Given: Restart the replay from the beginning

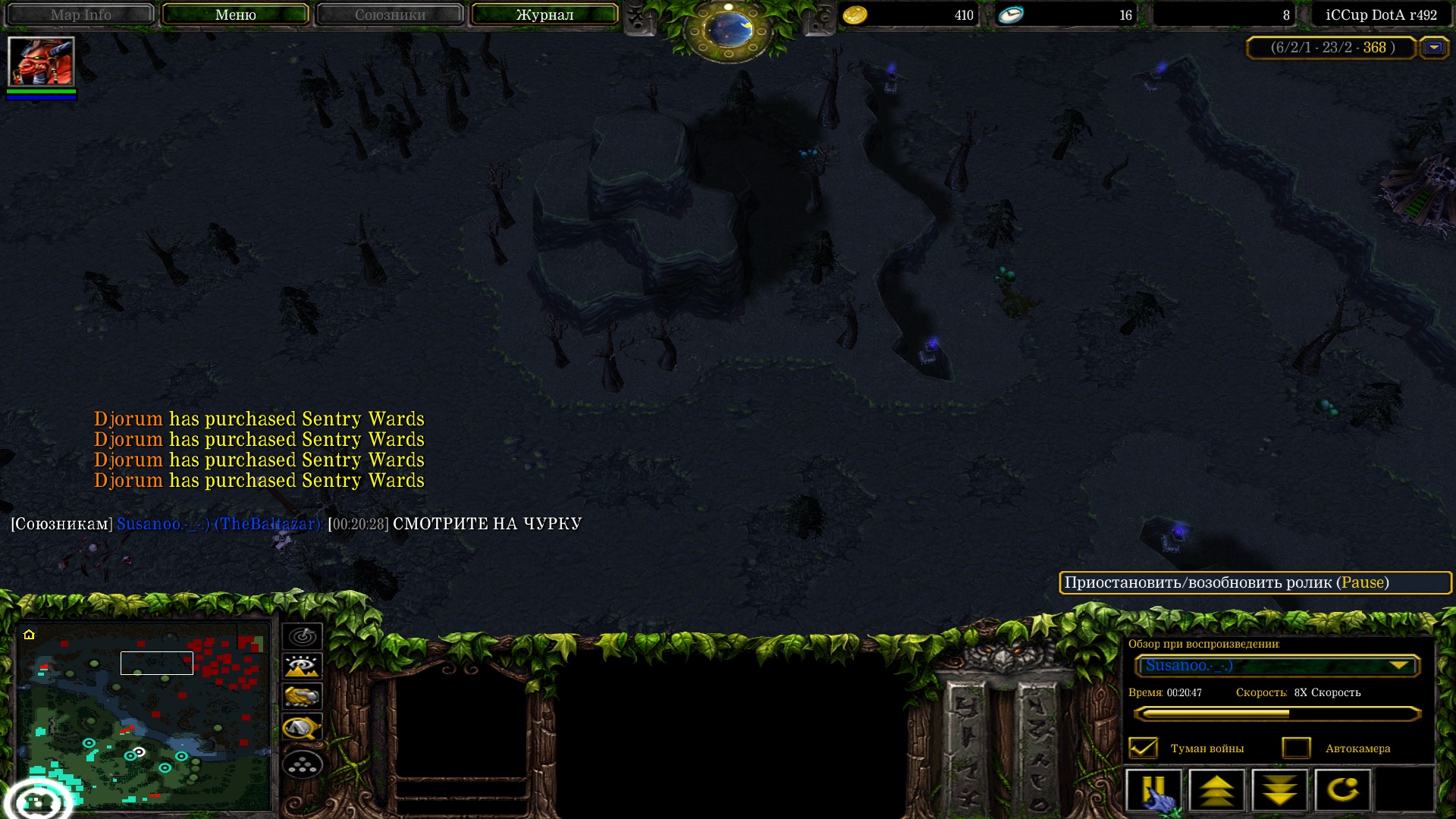Looking at the screenshot, I should [x=1342, y=791].
